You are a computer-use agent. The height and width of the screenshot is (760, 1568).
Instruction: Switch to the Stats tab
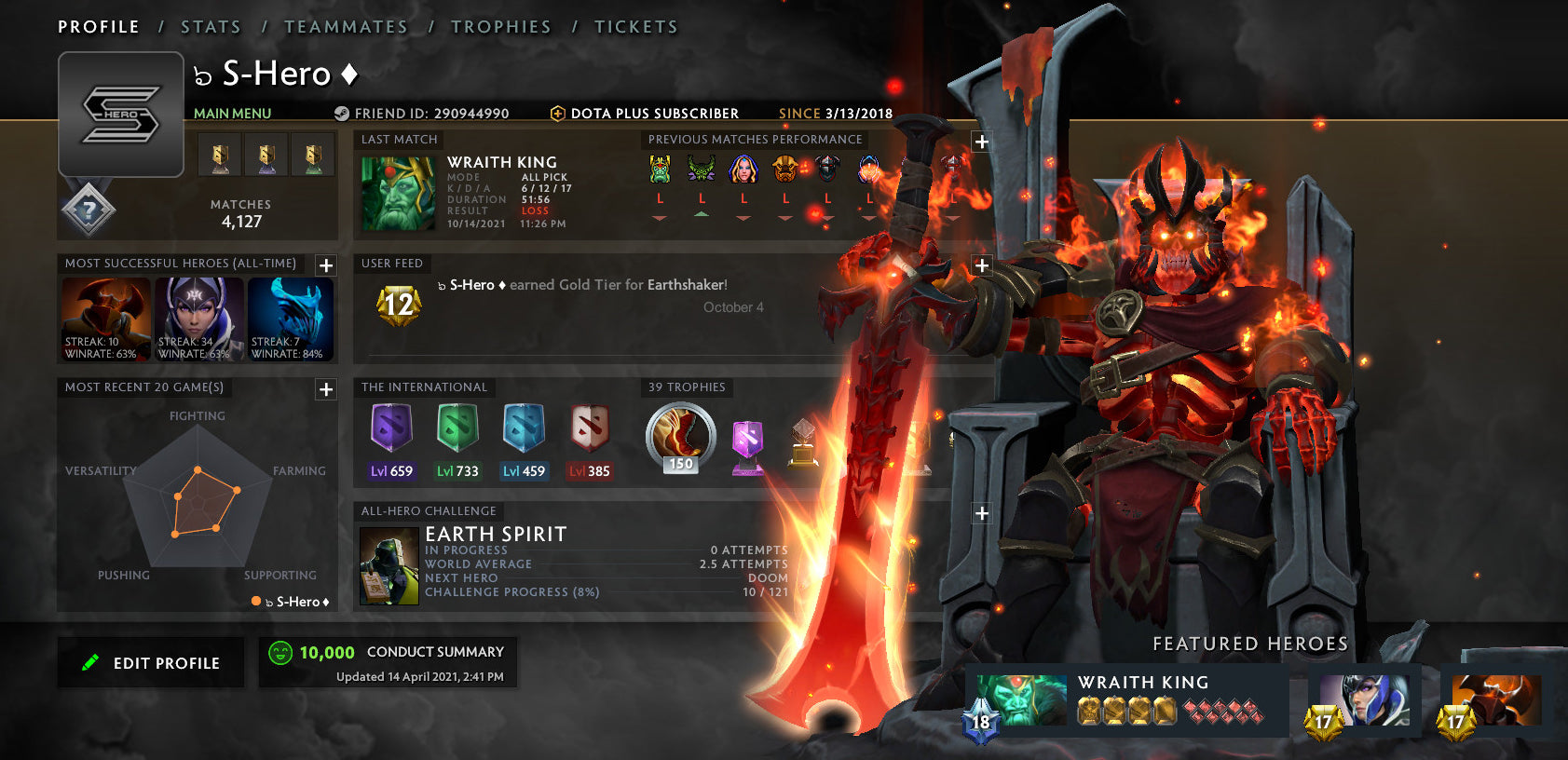click(211, 26)
